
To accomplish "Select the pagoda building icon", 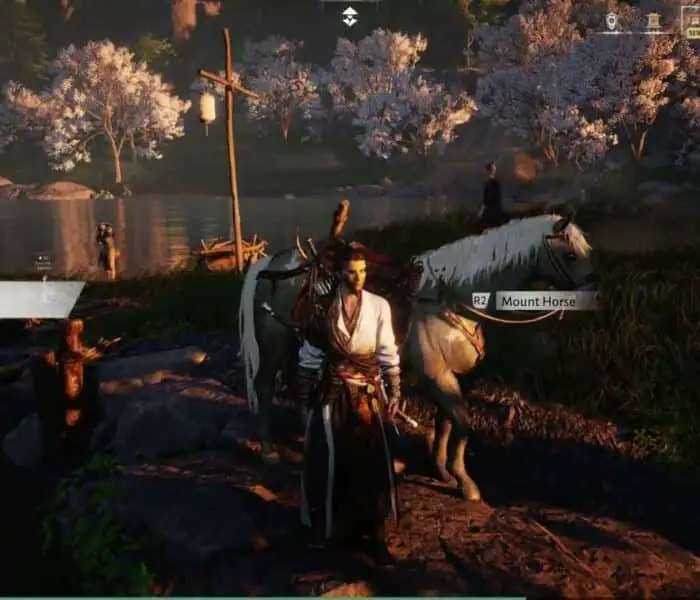I will point(653,21).
